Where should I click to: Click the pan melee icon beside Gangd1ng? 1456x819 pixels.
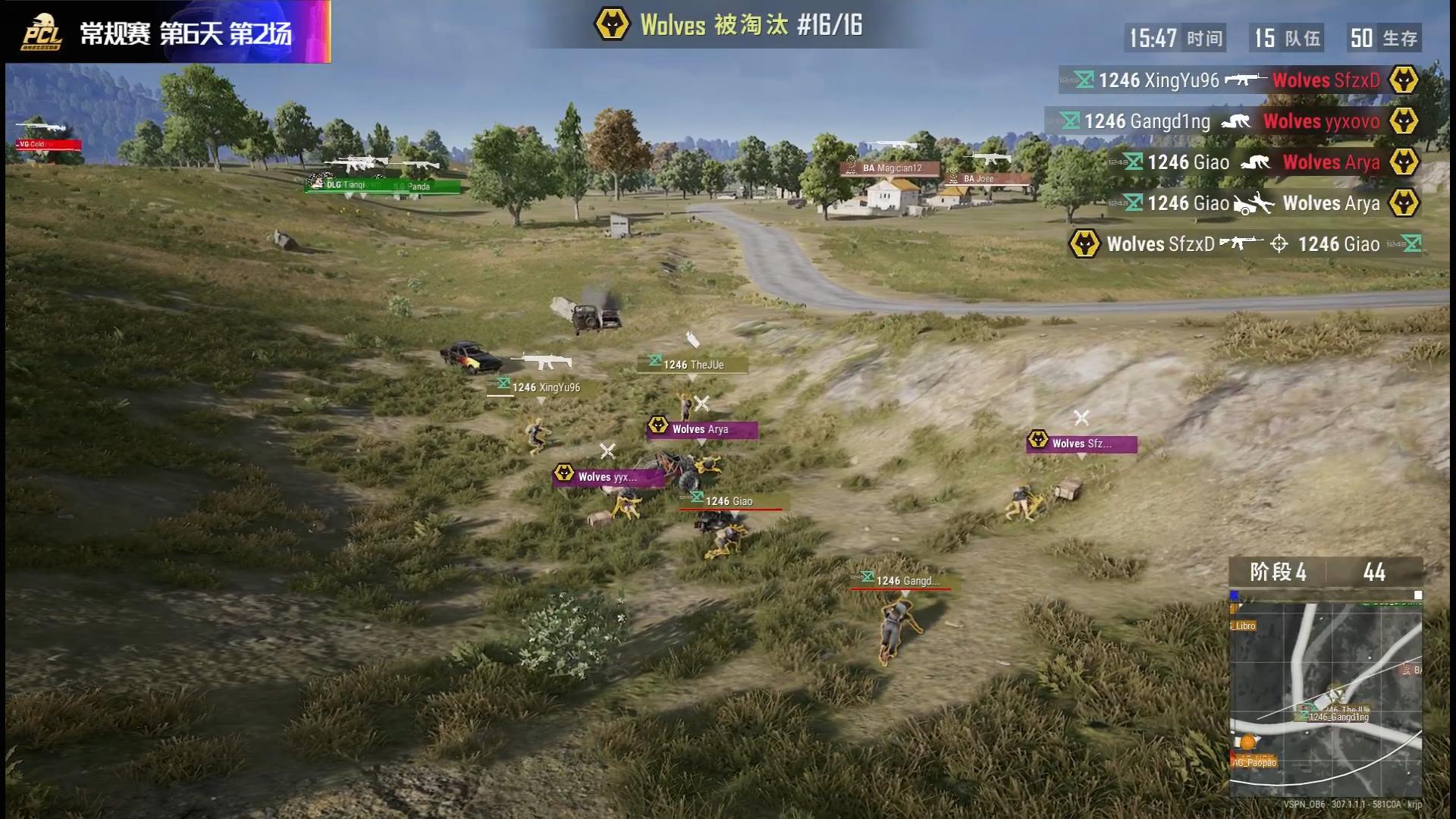pos(1236,121)
